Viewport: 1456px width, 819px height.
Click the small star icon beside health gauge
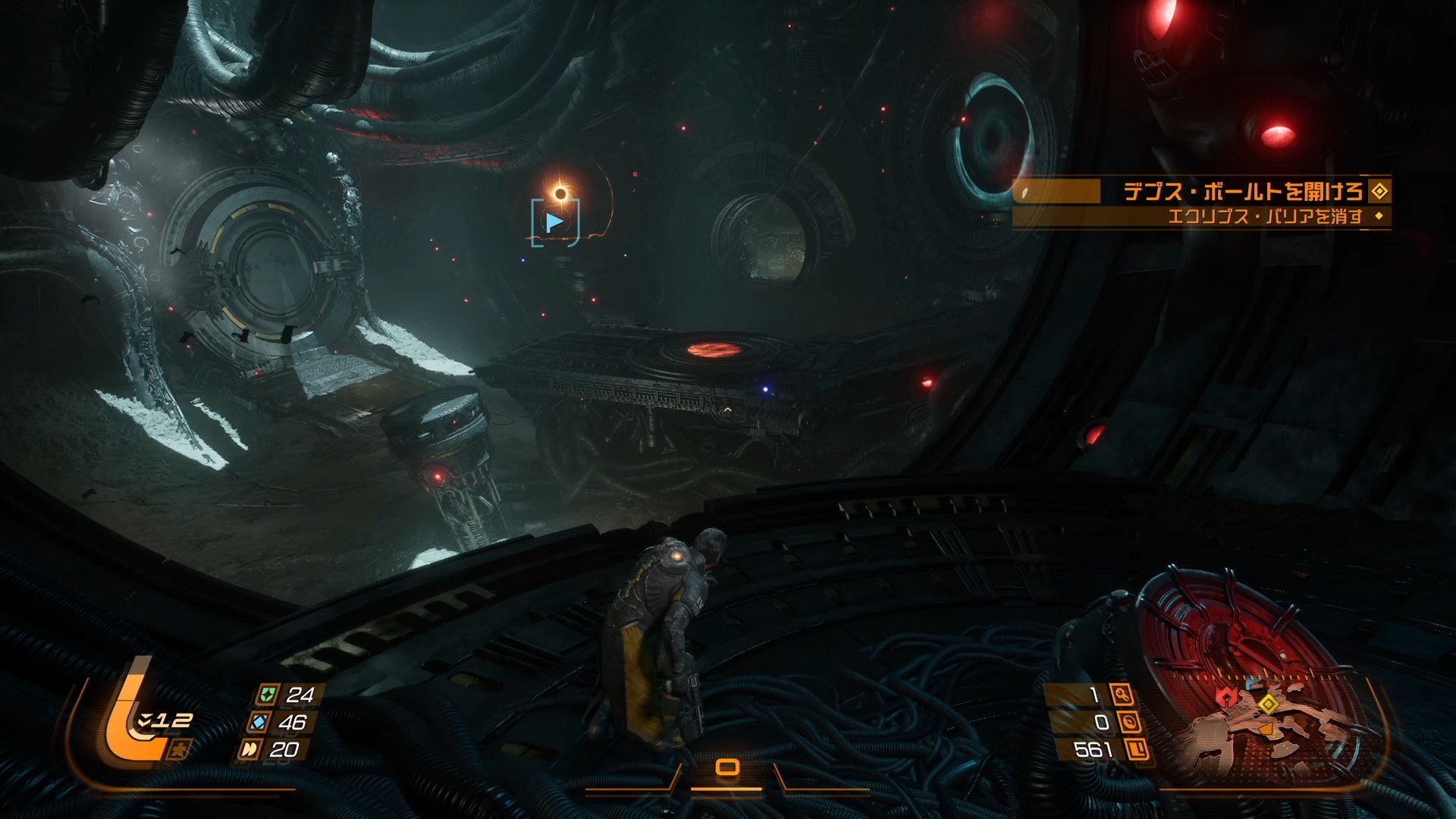(x=182, y=750)
